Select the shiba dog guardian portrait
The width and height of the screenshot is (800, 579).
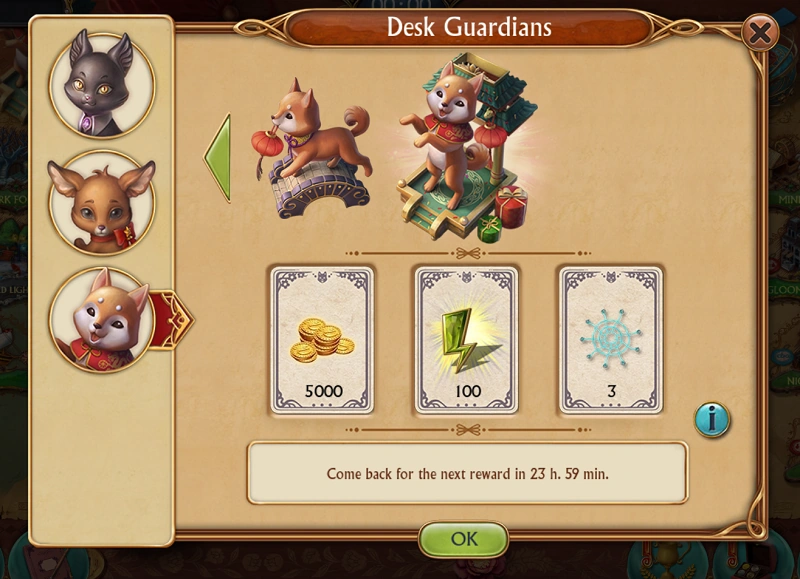101,319
